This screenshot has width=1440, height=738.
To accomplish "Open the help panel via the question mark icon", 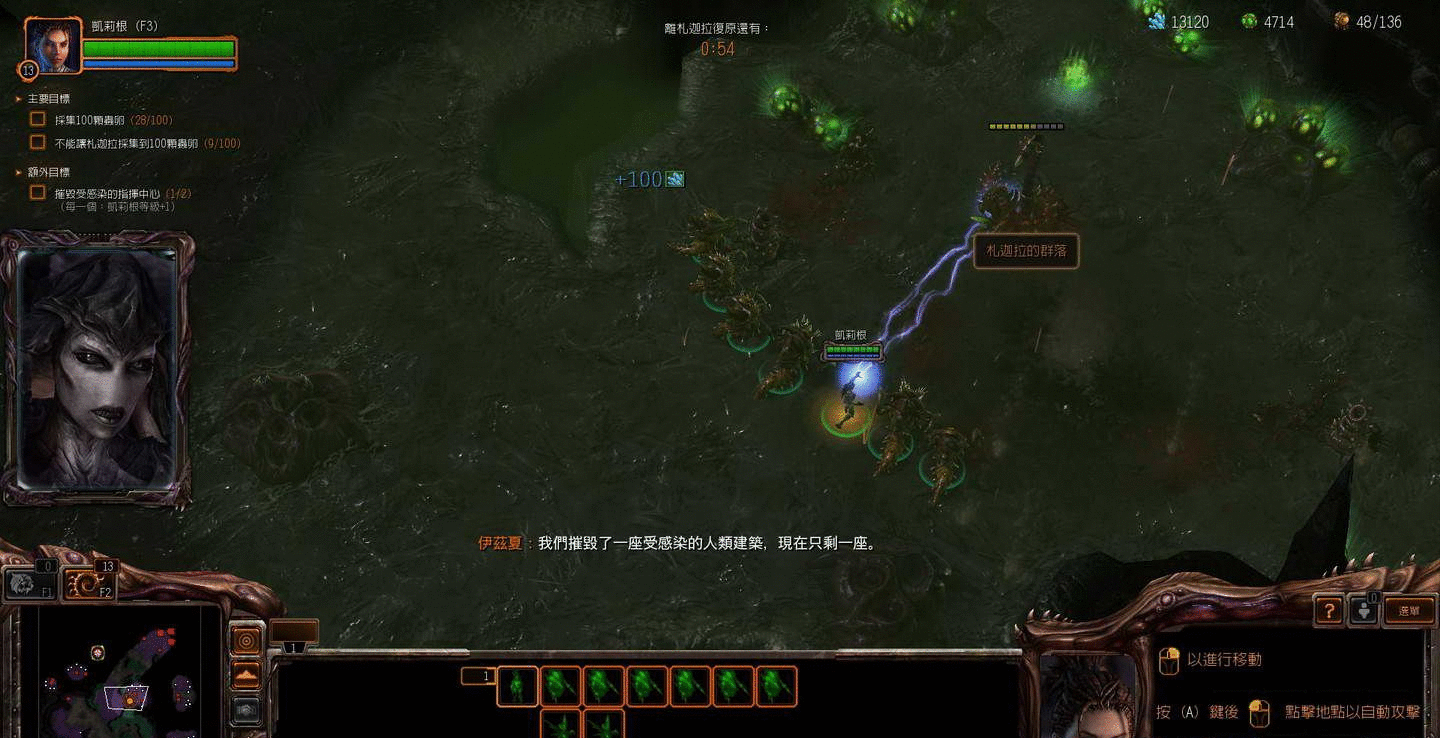I will [x=1328, y=610].
